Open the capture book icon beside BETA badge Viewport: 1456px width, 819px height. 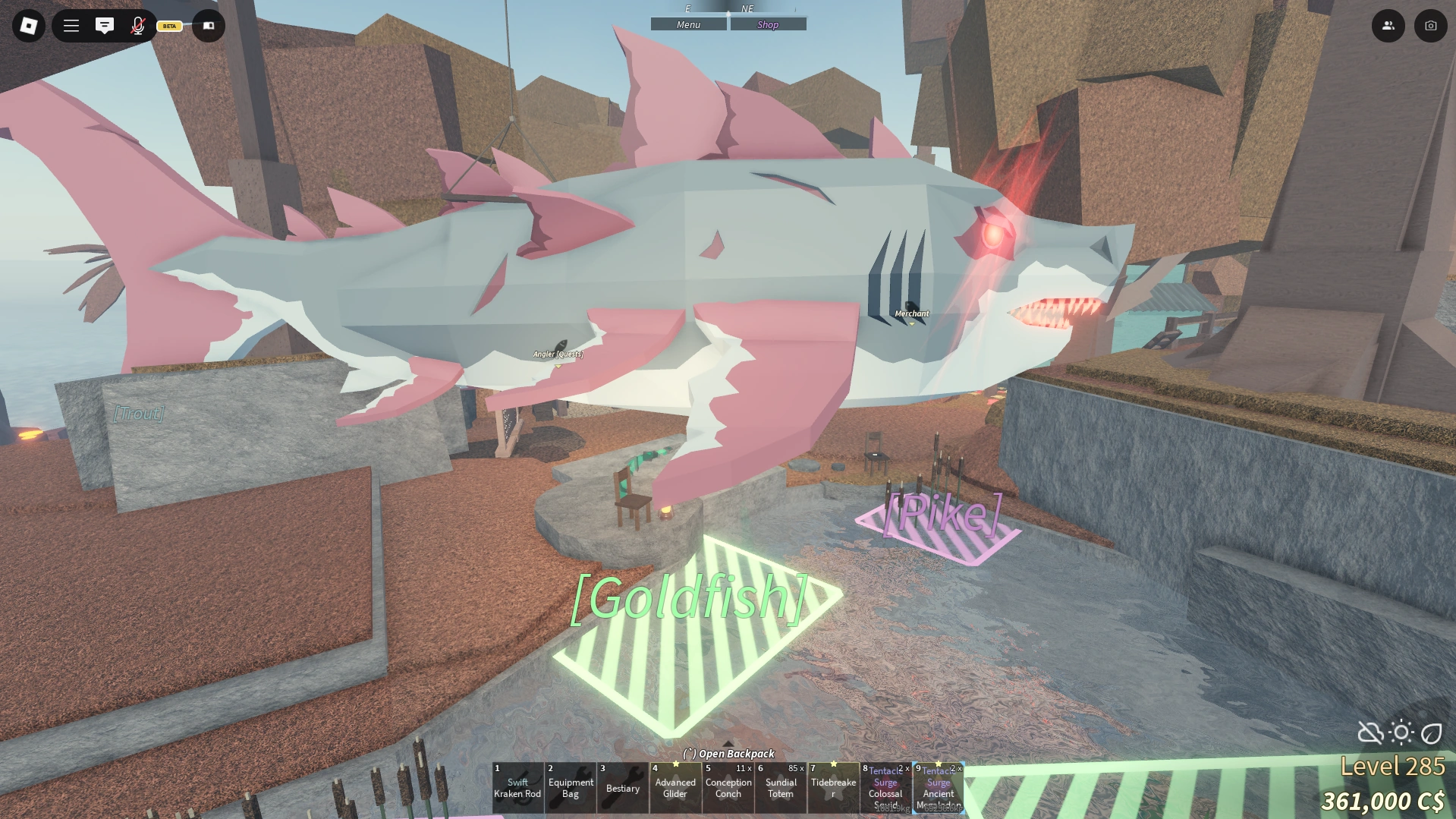tap(207, 25)
